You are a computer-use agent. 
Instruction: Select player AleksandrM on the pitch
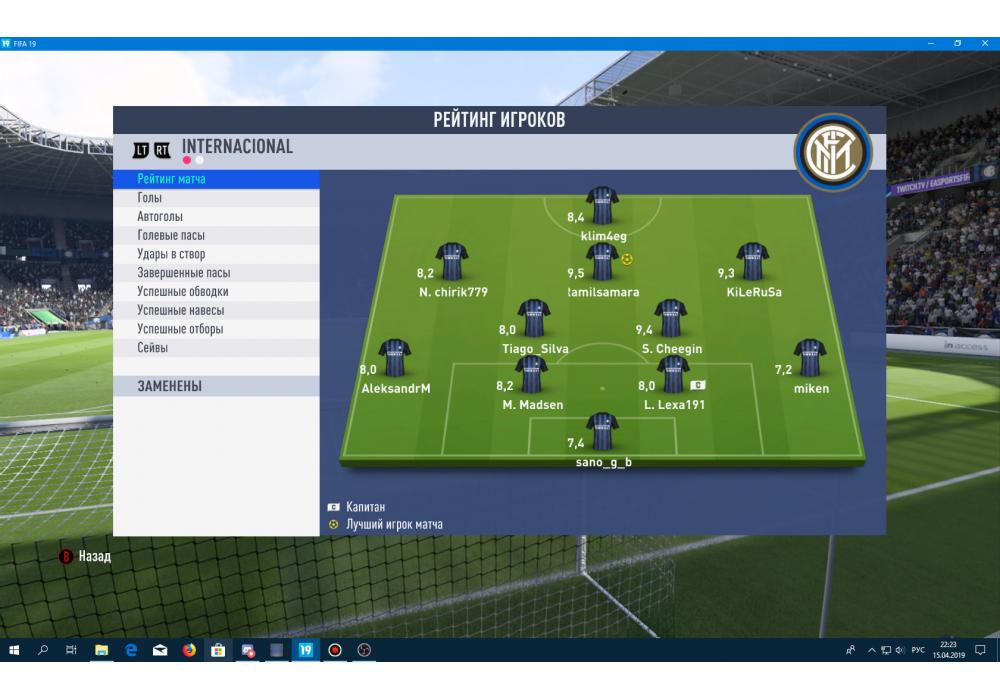[394, 358]
